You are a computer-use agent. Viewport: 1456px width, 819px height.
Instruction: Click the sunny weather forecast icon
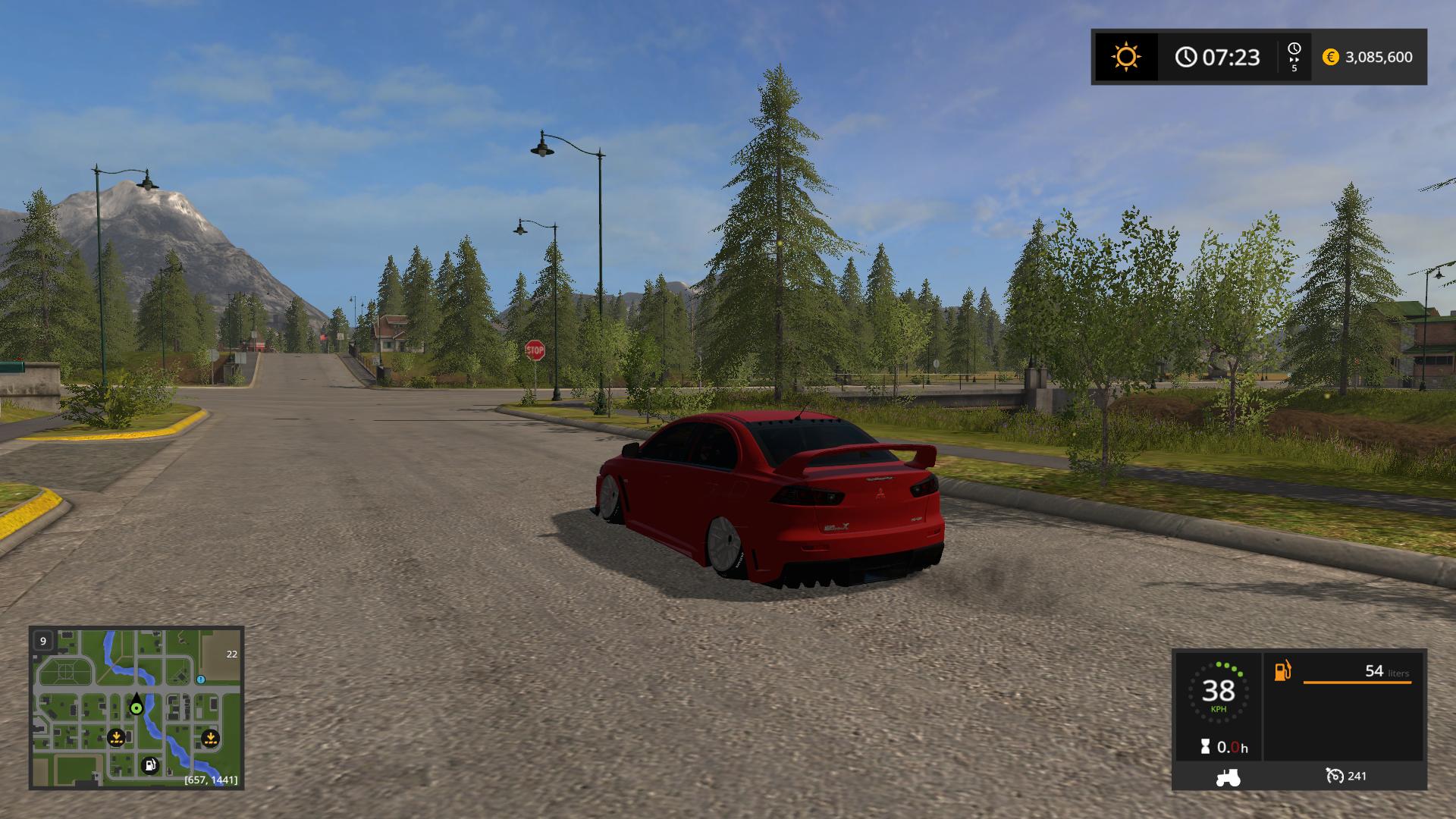pyautogui.click(x=1125, y=57)
